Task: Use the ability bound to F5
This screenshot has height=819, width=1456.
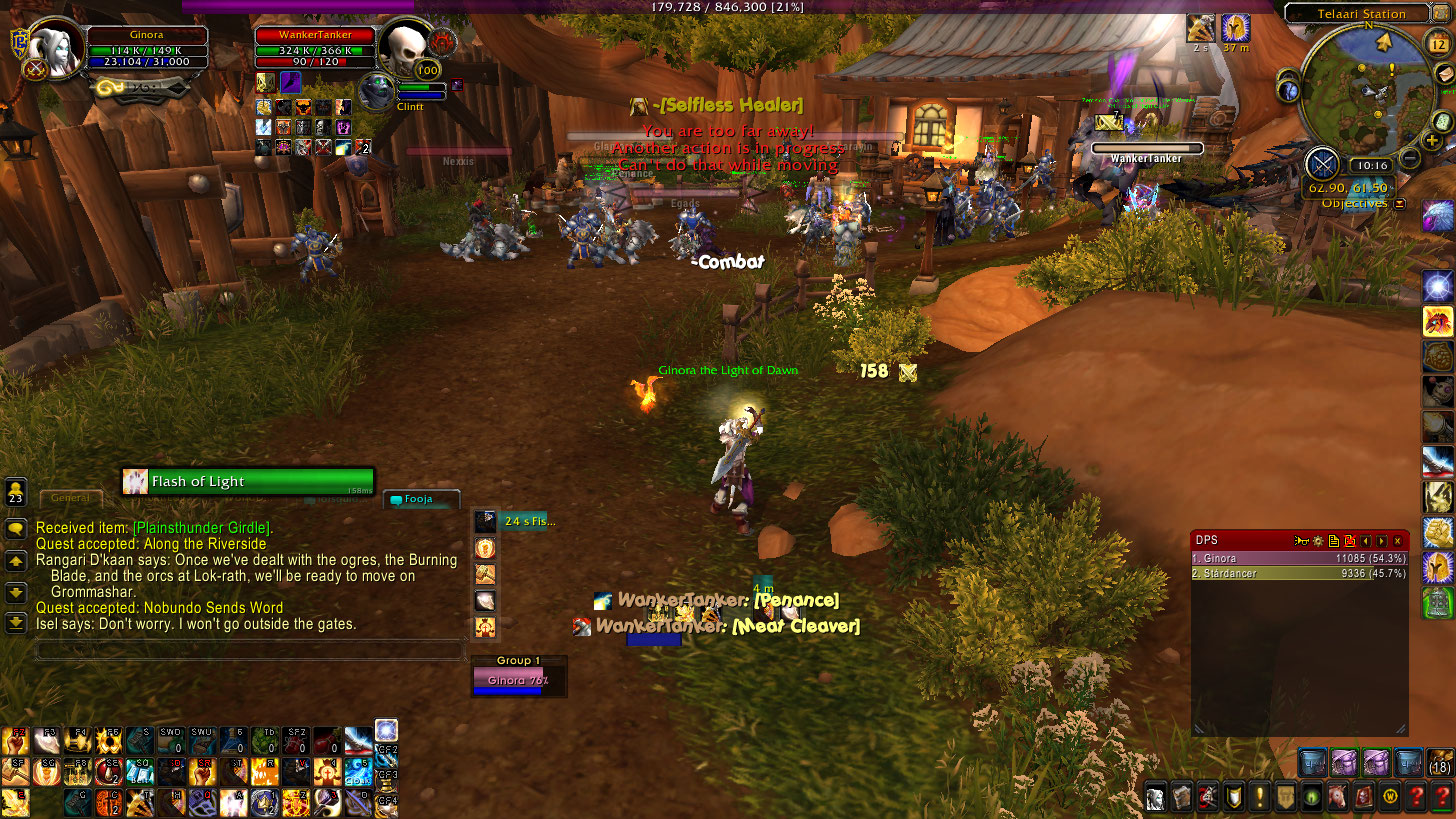Action: 110,741
